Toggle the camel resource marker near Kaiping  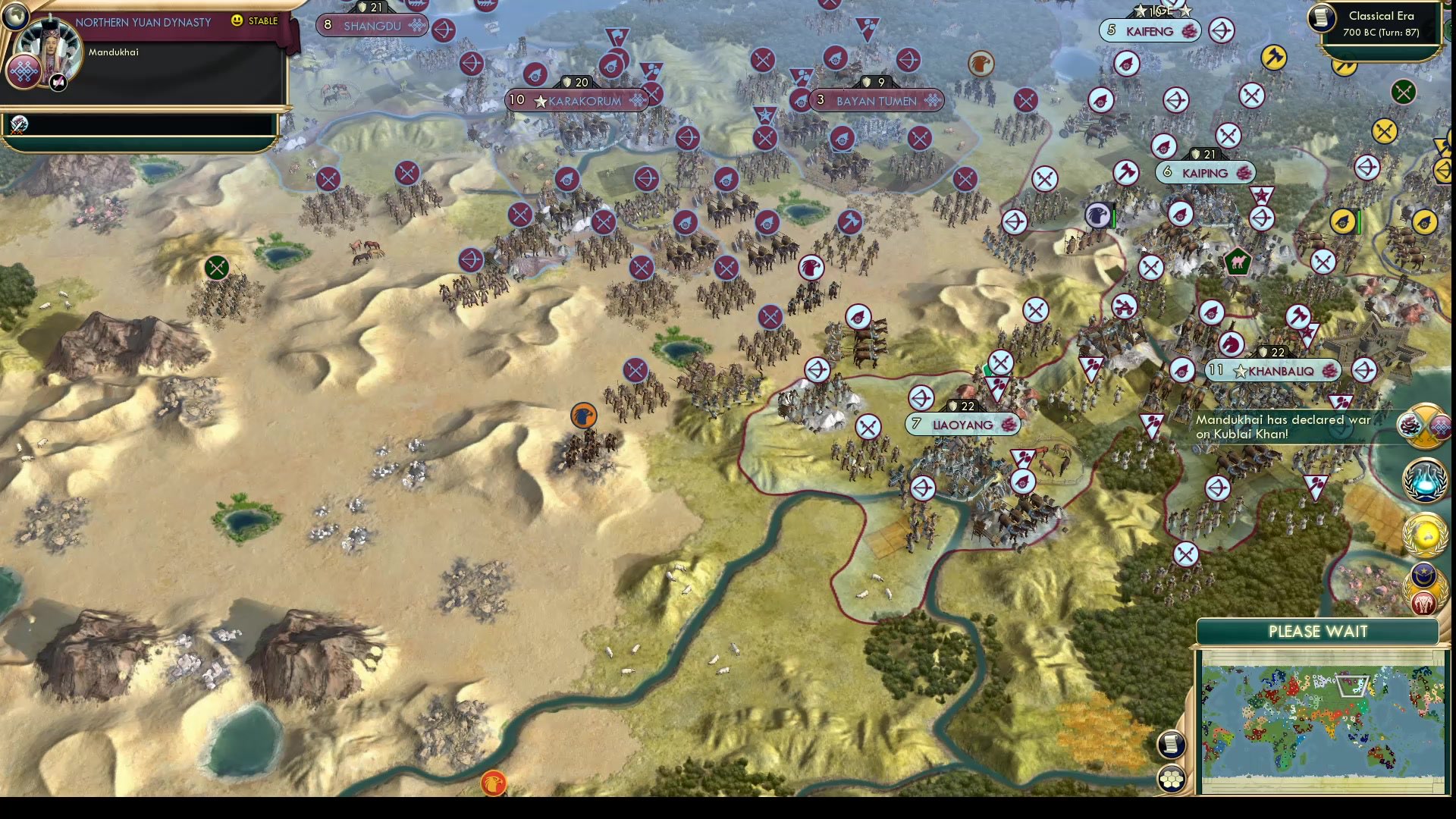click(x=1236, y=262)
